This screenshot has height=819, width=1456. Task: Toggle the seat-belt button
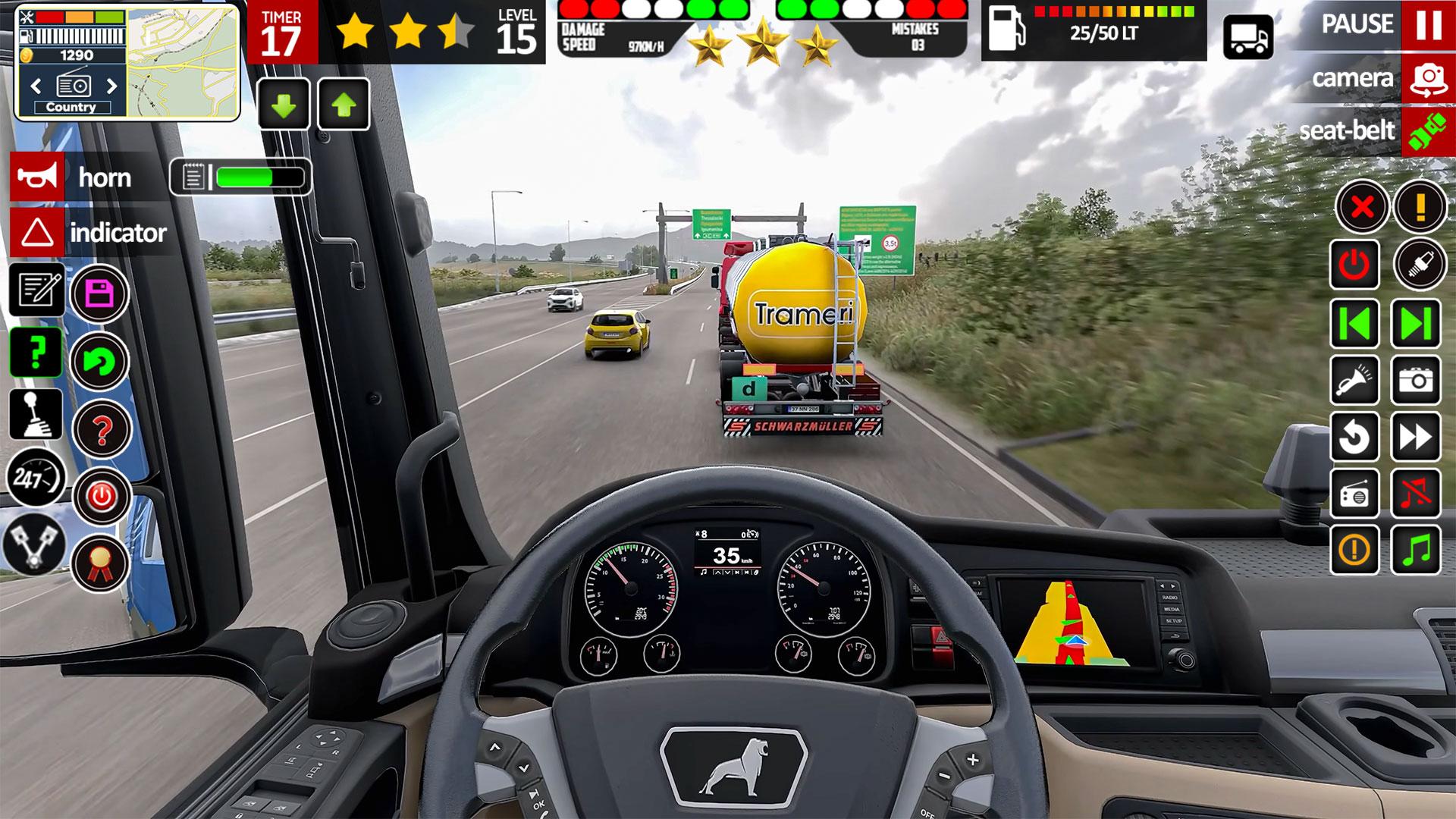pyautogui.click(x=1428, y=131)
